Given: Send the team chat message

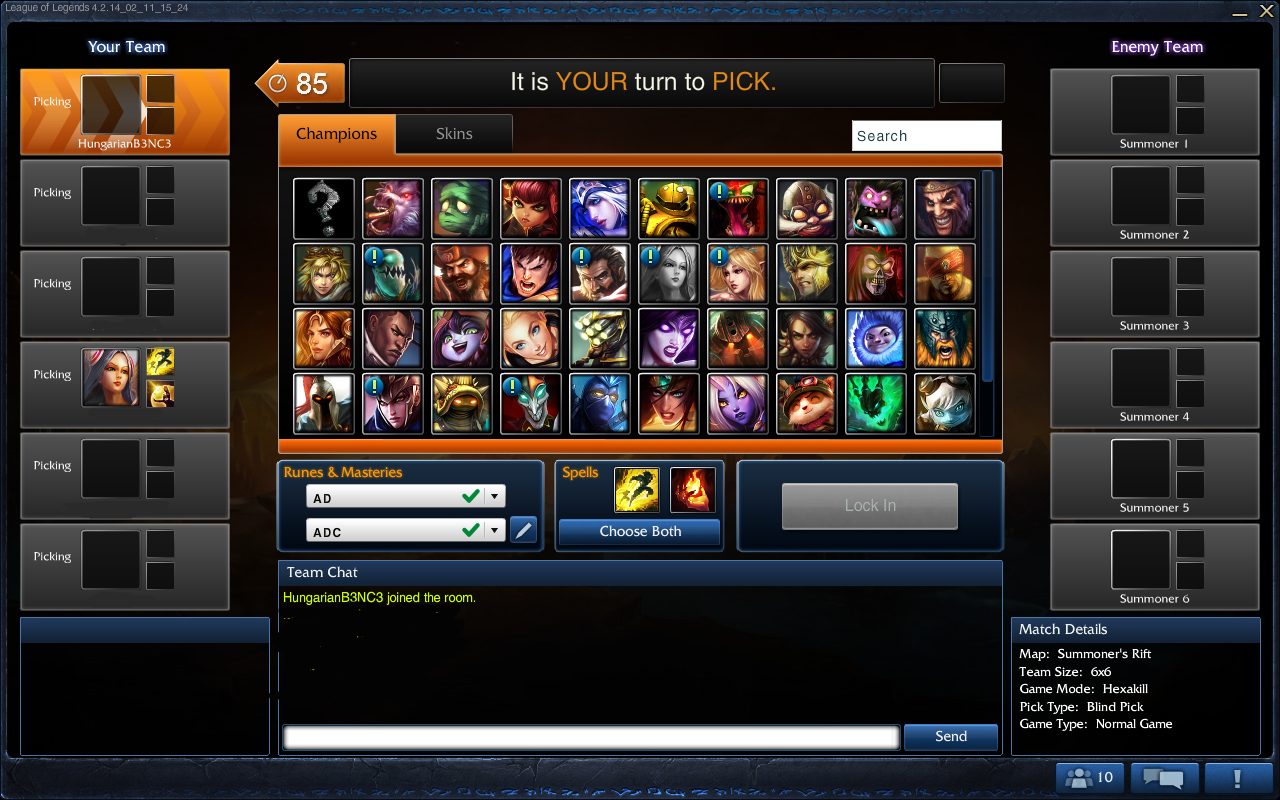Looking at the screenshot, I should 950,737.
